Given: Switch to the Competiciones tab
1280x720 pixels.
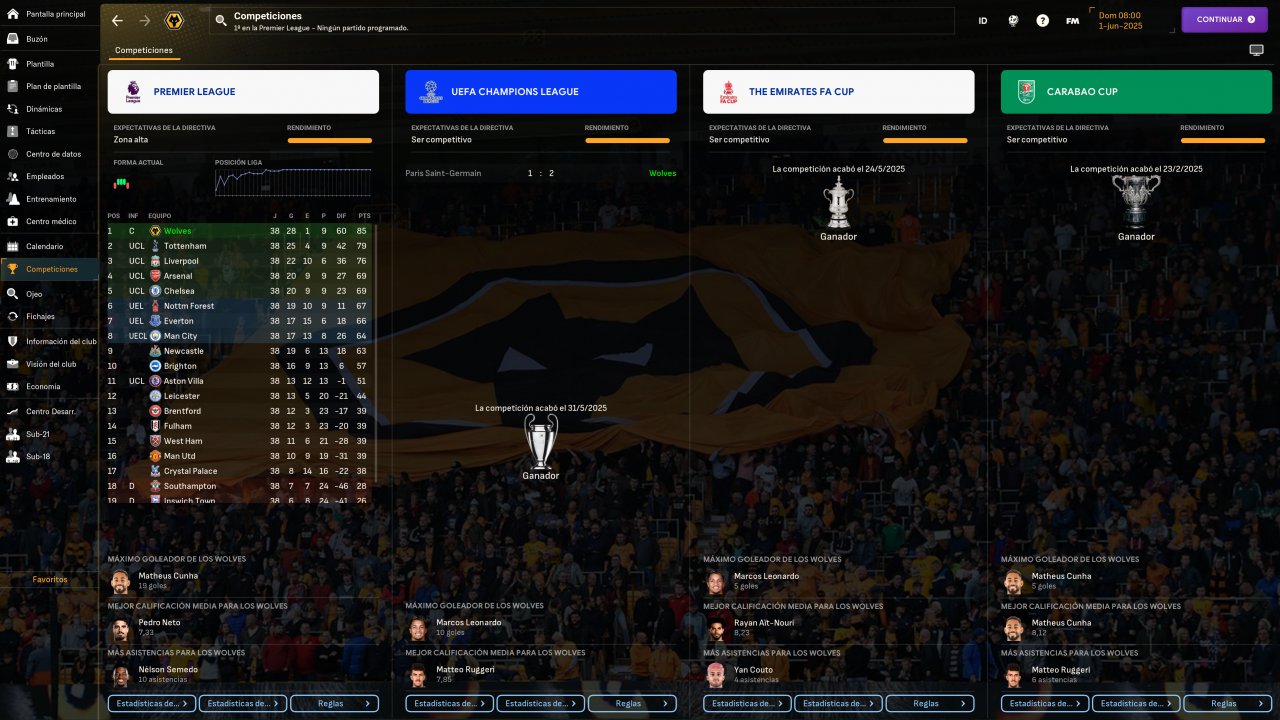Looking at the screenshot, I should [x=144, y=50].
